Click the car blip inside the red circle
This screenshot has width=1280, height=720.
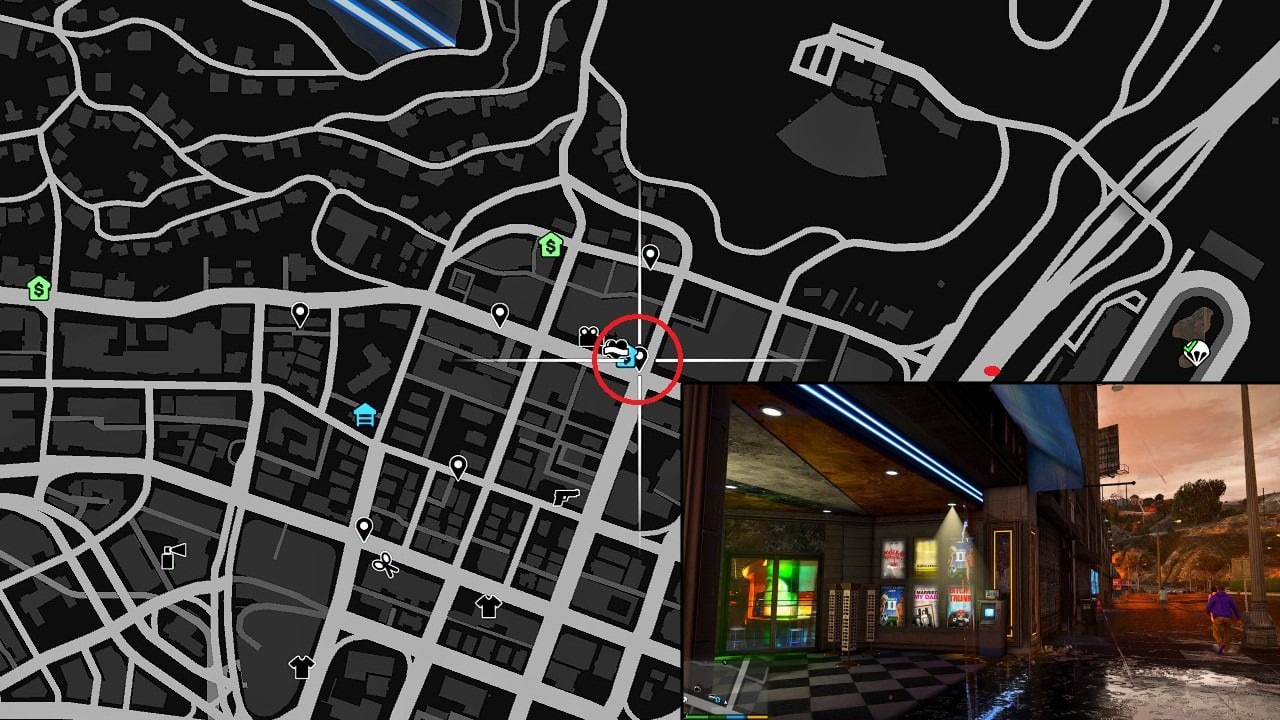(x=617, y=350)
